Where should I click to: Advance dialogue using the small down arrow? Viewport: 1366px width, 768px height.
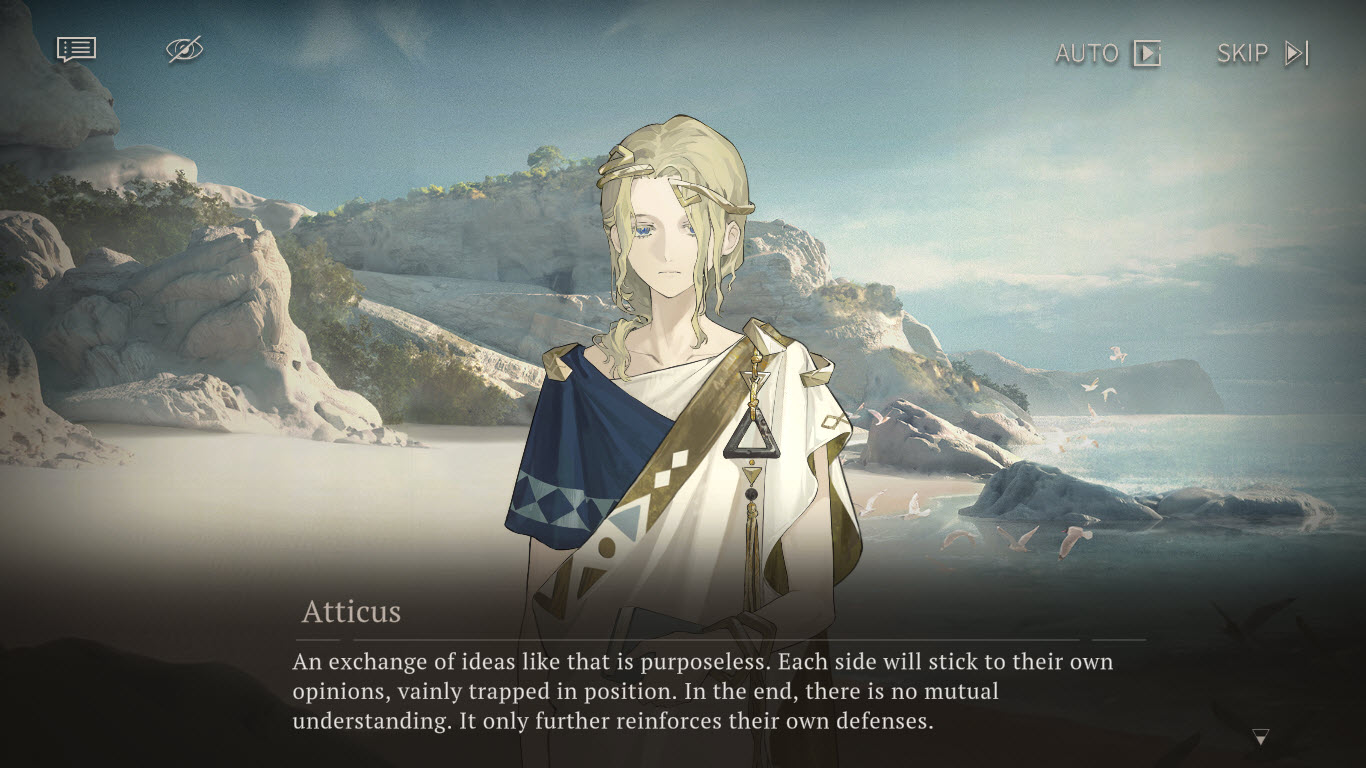pyautogui.click(x=1260, y=738)
